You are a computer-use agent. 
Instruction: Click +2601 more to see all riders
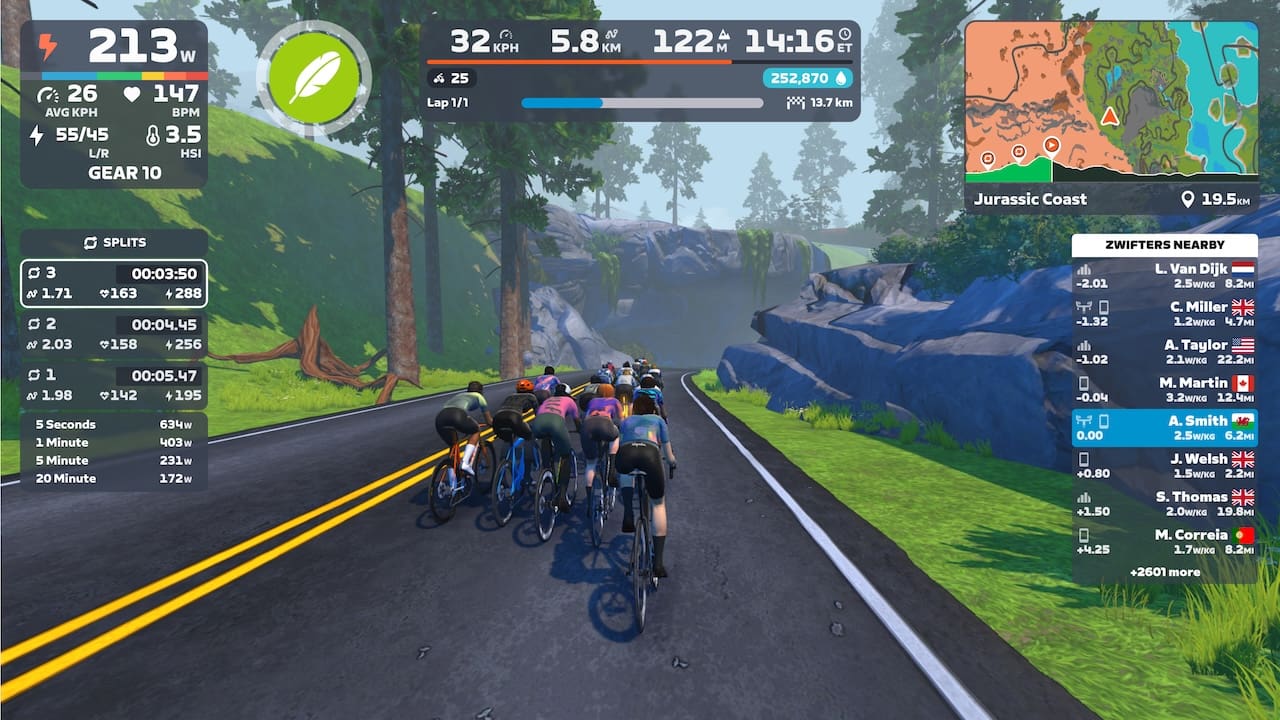[1164, 571]
